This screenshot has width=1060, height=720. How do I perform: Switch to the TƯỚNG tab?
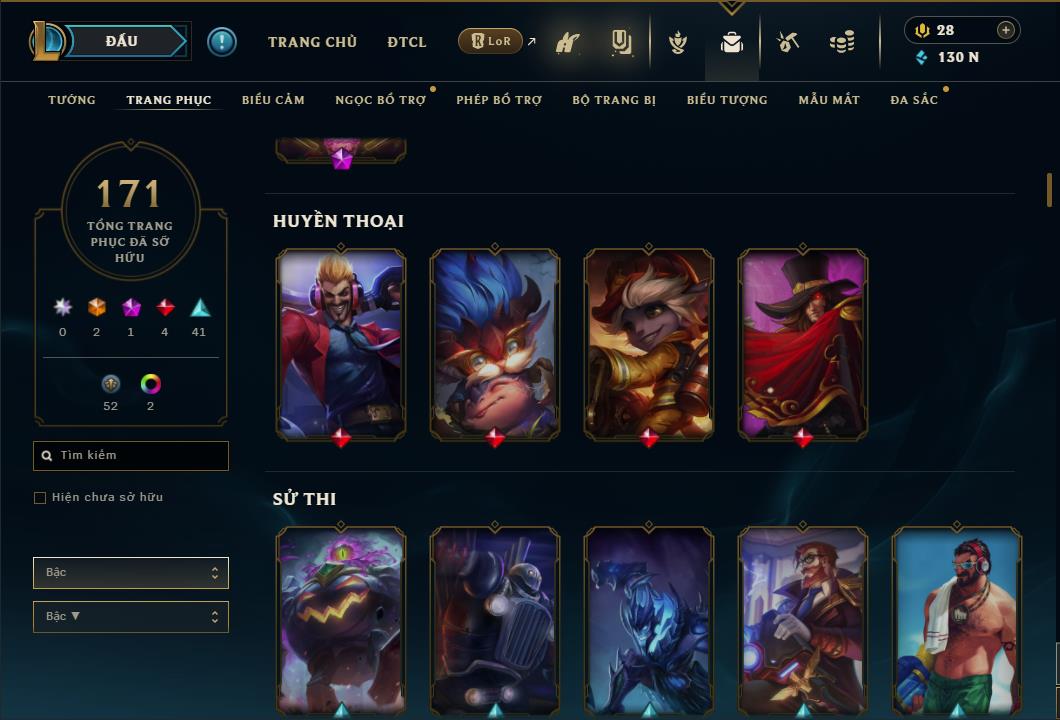click(72, 100)
